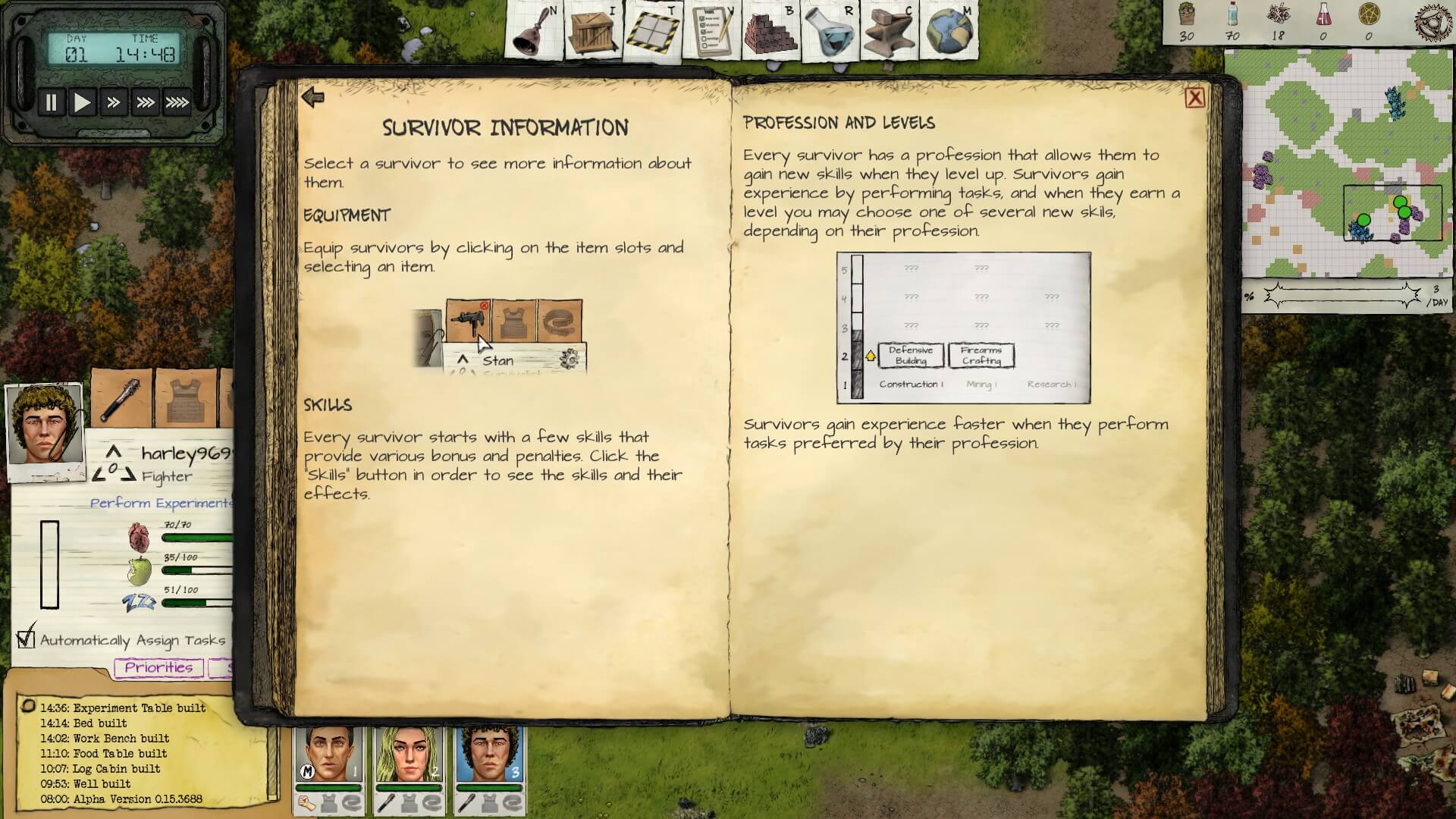
Task: Resume normal speed with the play button
Action: [x=82, y=102]
